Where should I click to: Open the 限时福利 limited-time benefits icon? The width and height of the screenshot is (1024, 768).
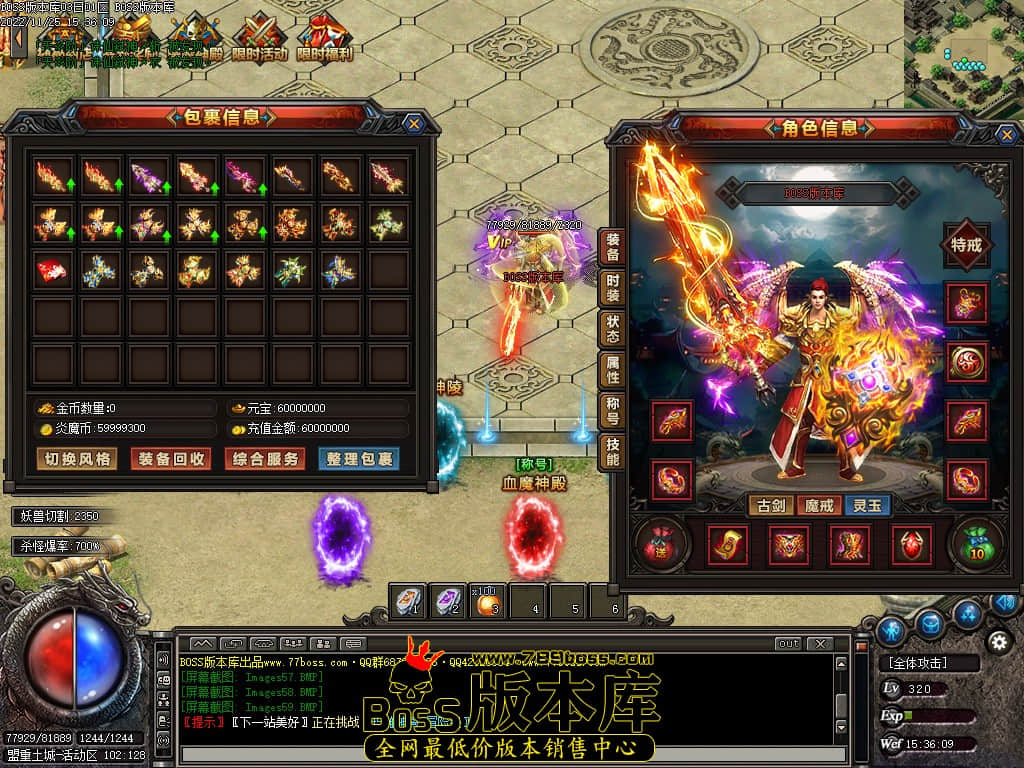pos(323,38)
